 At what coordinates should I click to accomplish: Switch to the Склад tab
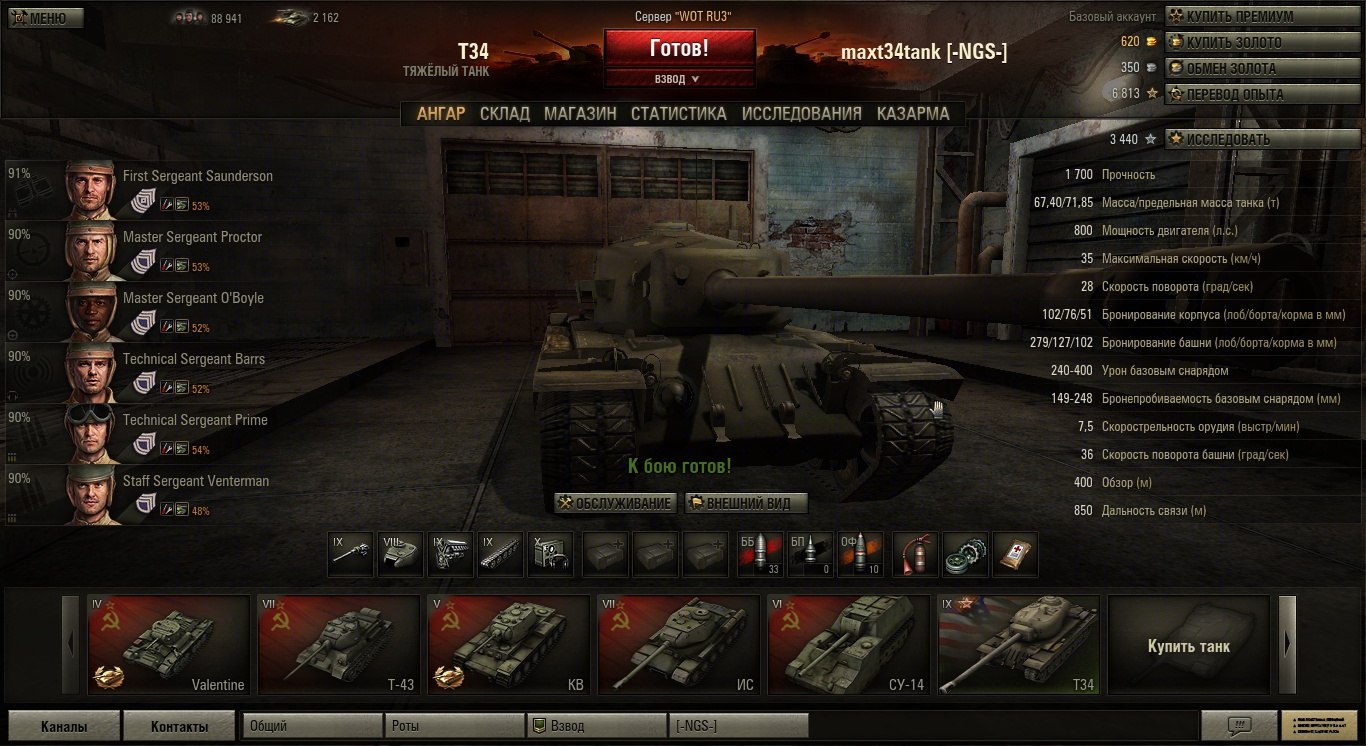click(504, 113)
